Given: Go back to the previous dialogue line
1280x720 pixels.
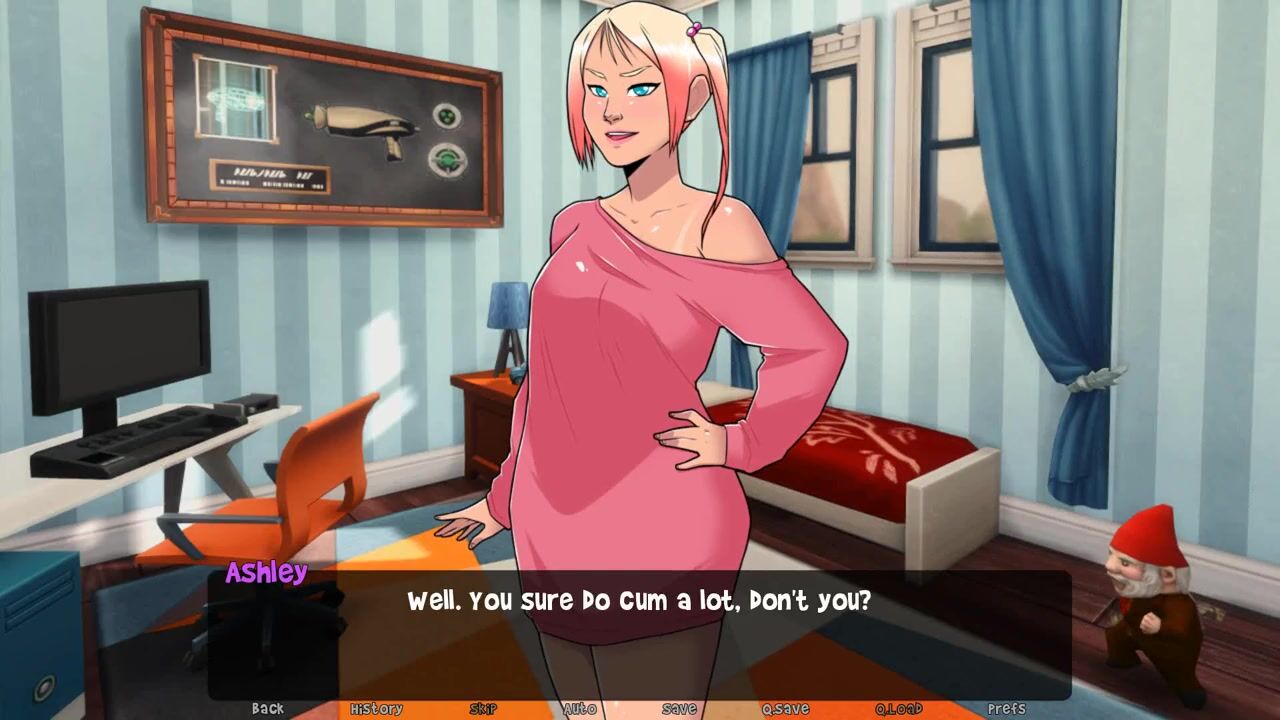Looking at the screenshot, I should [267, 708].
